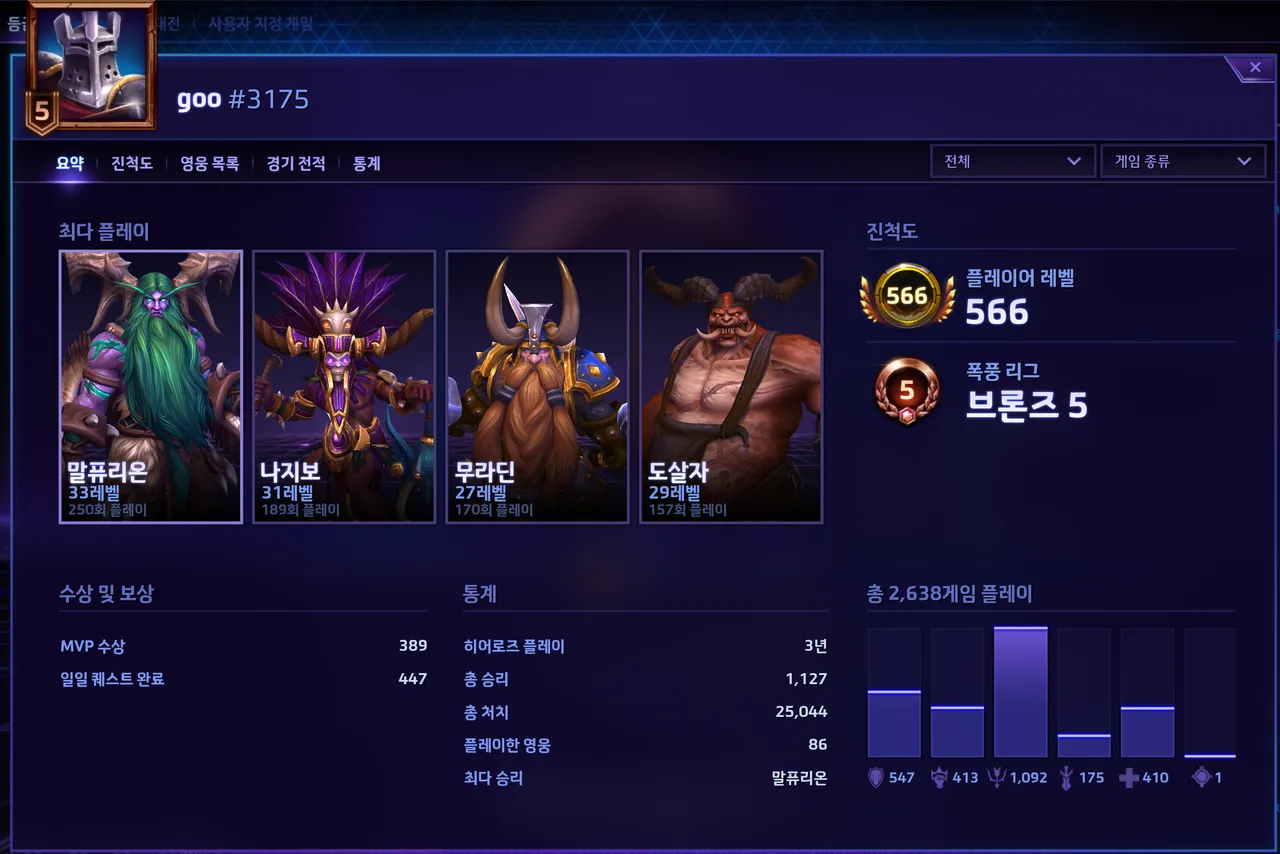Click the player level 566 medallion
Viewport: 1280px width, 854px height.
tap(906, 295)
